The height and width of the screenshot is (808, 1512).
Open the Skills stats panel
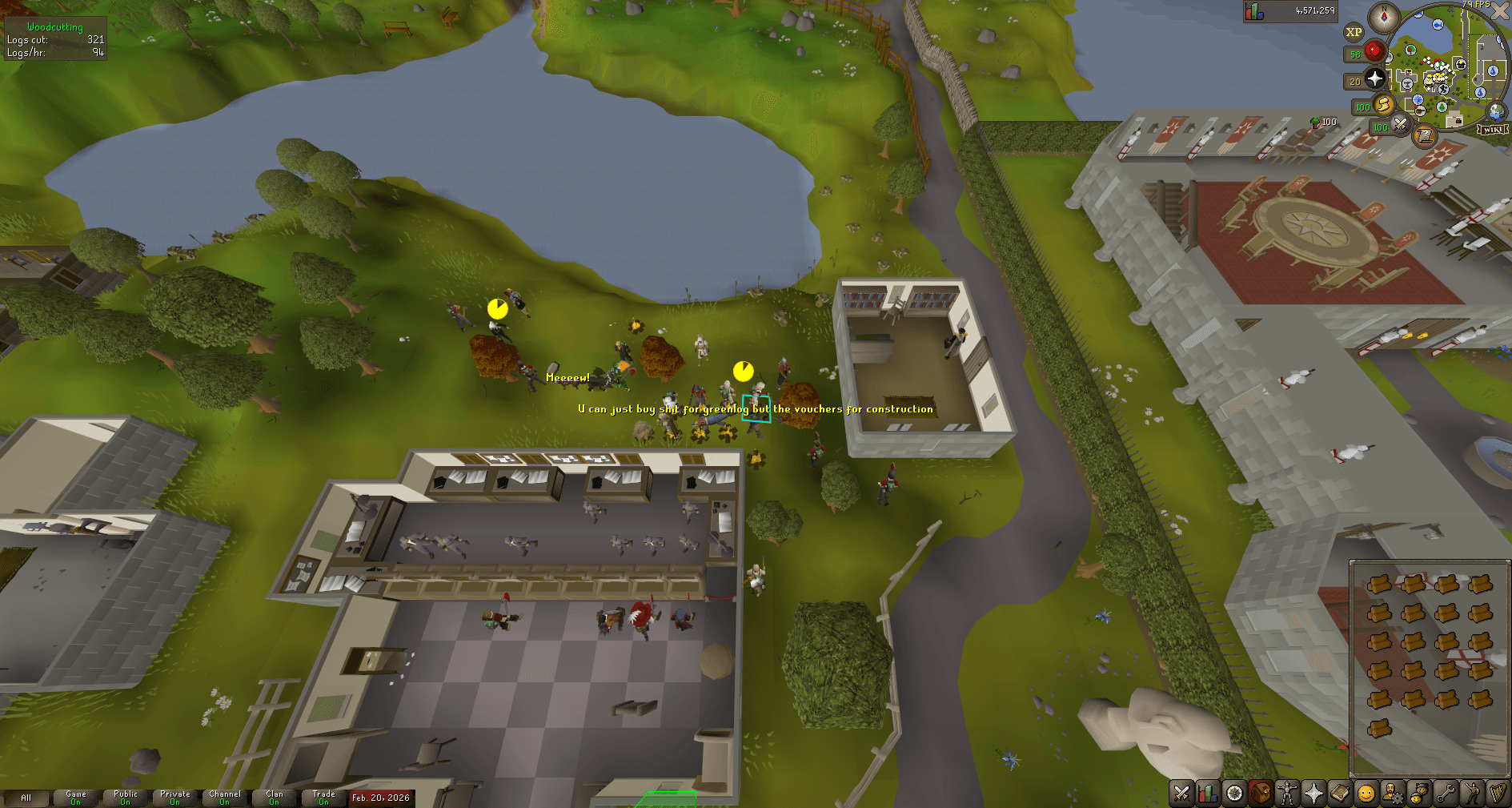(1208, 794)
